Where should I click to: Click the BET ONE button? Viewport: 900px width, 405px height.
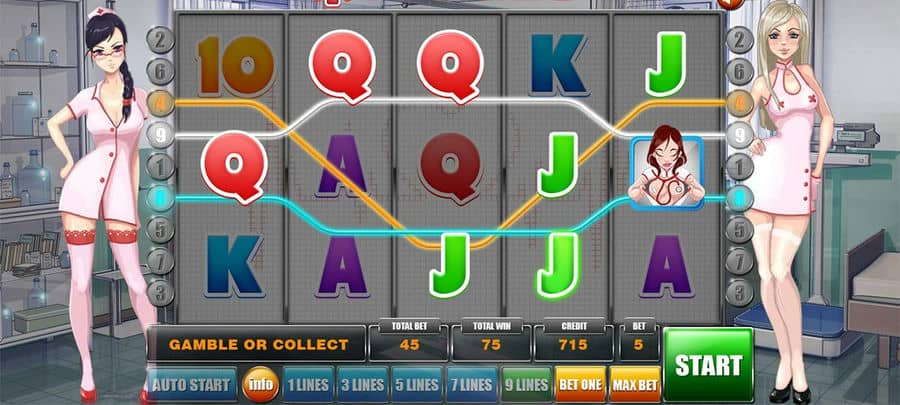(579, 384)
